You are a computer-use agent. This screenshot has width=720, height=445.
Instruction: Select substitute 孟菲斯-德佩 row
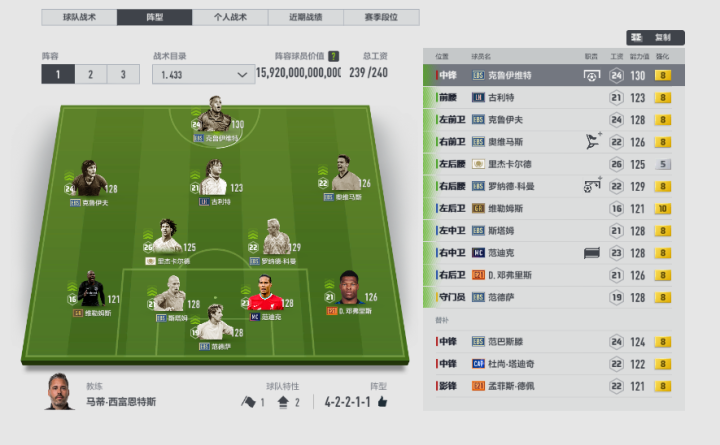(554, 386)
